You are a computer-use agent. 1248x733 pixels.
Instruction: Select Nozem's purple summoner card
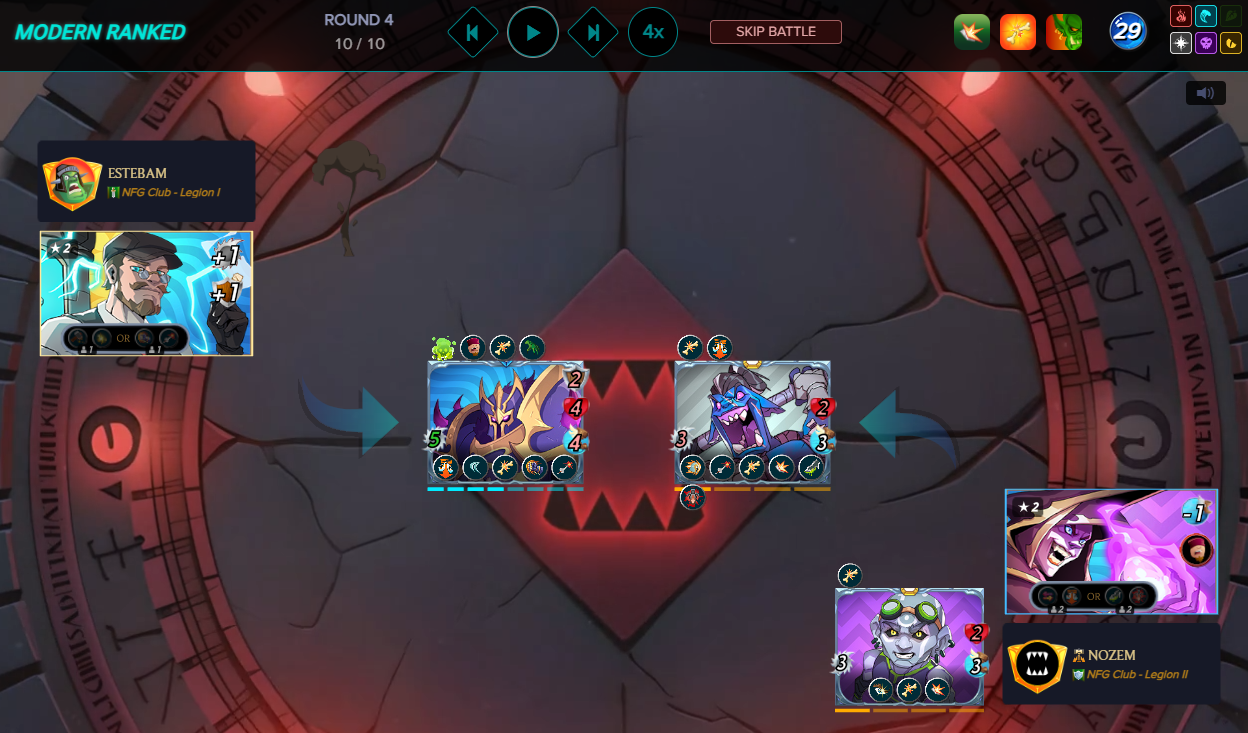[1111, 551]
